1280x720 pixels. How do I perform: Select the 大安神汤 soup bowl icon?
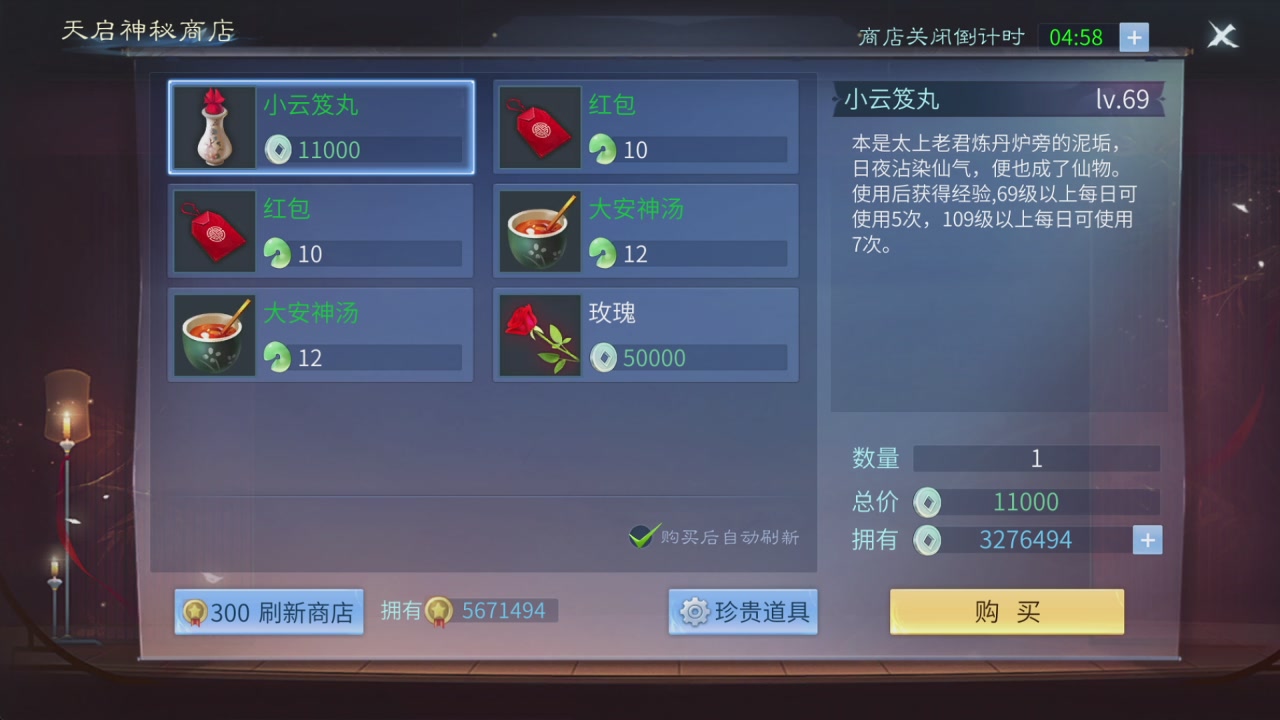213,334
